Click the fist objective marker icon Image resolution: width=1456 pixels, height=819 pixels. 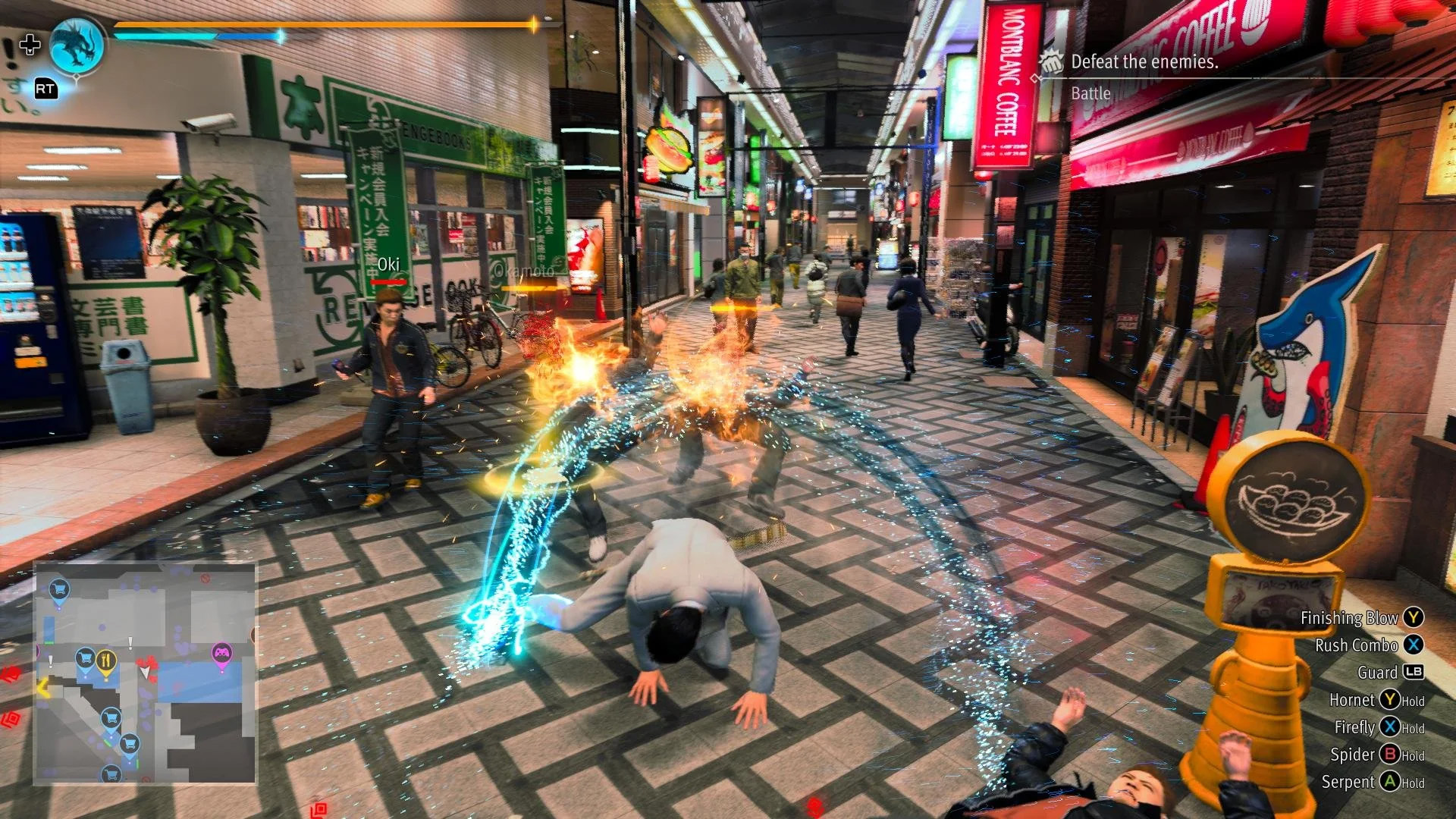pyautogui.click(x=1051, y=63)
